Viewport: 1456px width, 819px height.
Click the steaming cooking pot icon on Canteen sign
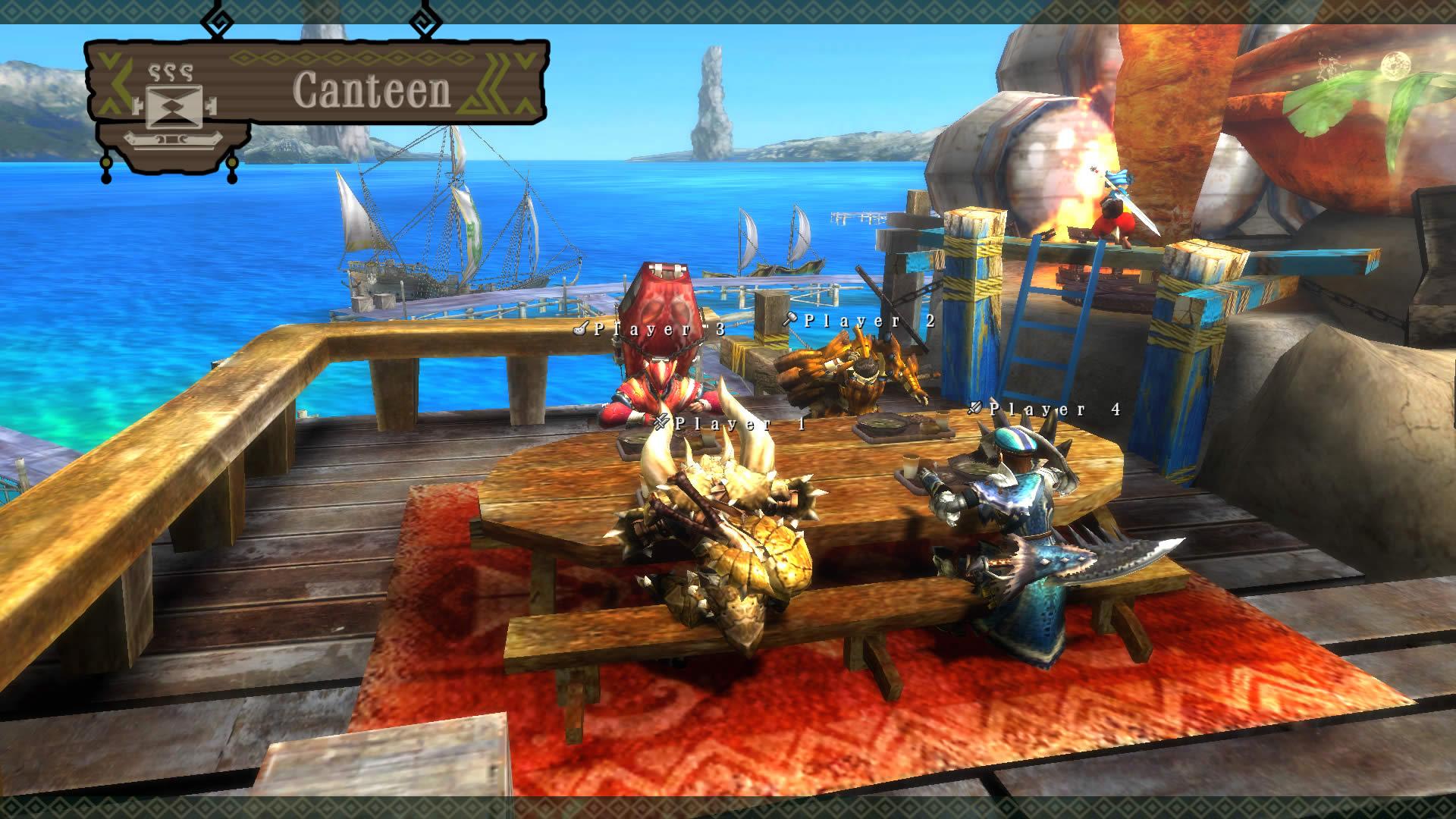173,106
